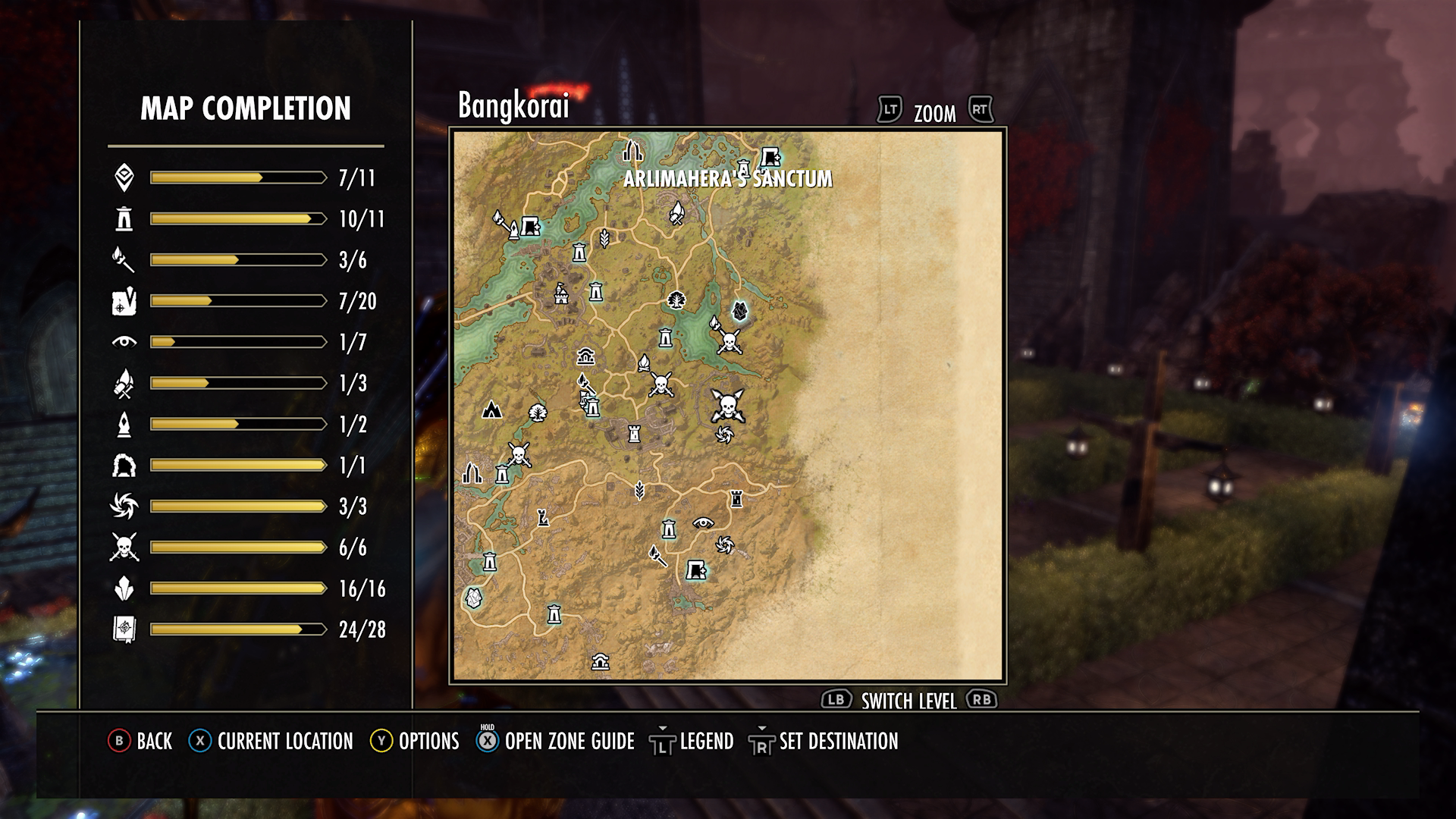
Task: Click the castle marker on the map
Action: click(x=561, y=293)
